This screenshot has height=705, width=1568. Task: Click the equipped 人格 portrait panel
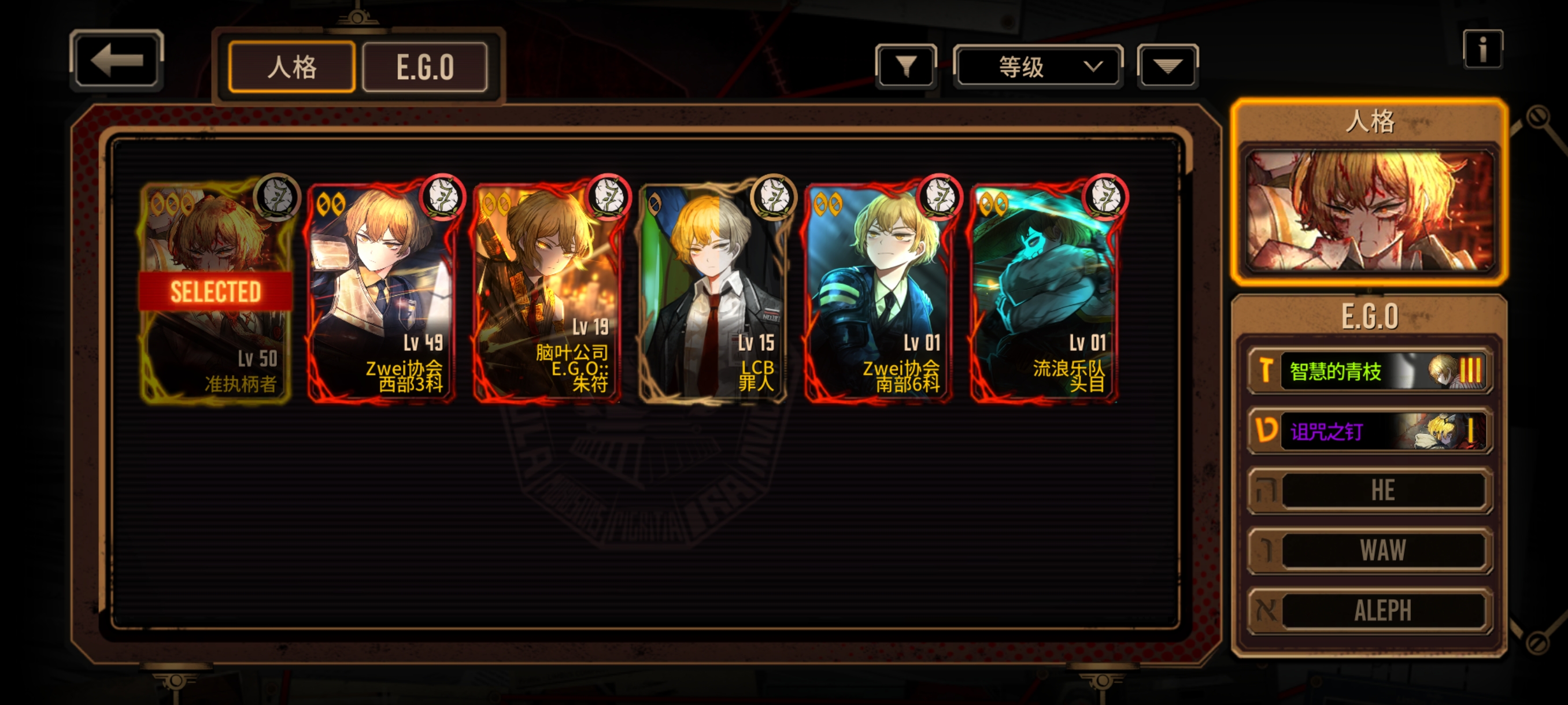pos(1370,210)
